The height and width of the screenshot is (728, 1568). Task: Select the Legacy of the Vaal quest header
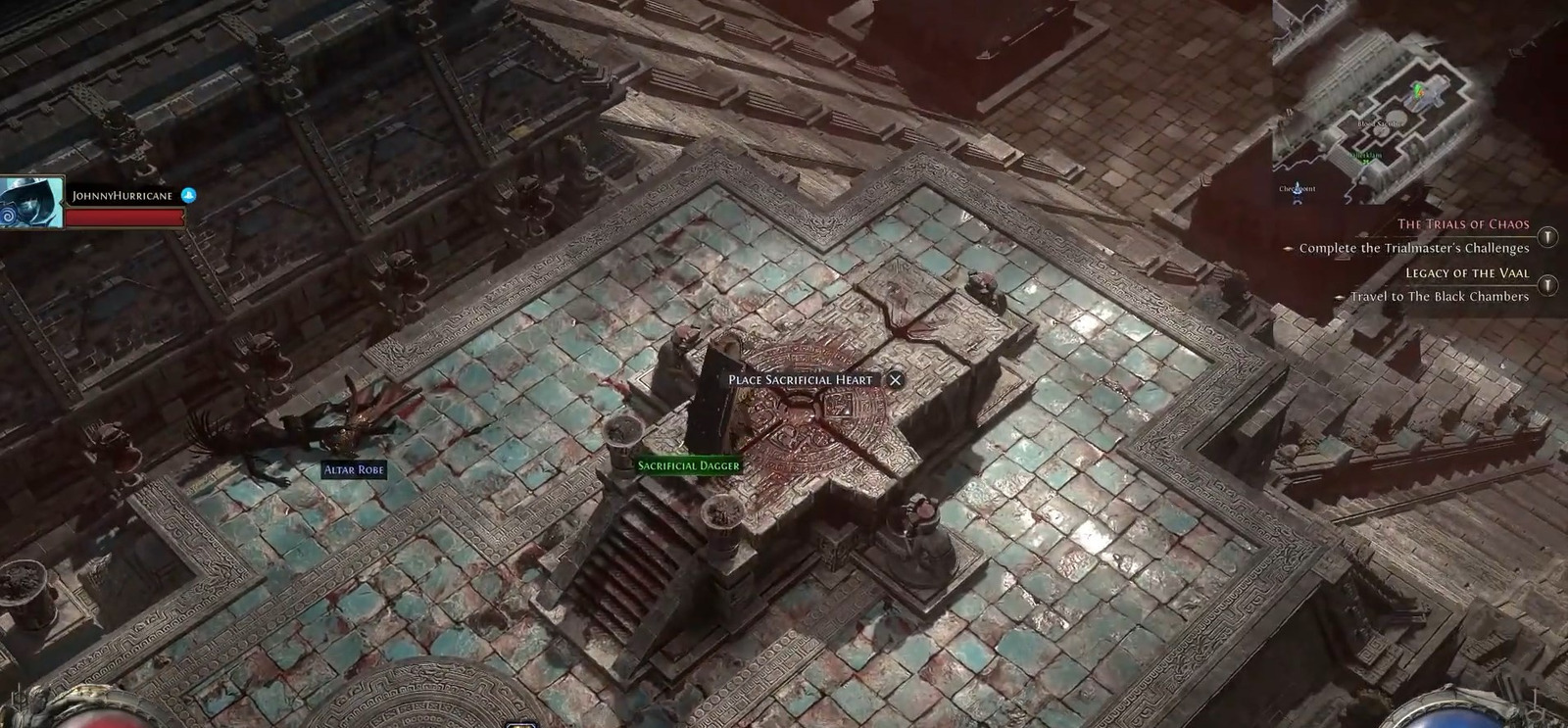coord(1467,271)
